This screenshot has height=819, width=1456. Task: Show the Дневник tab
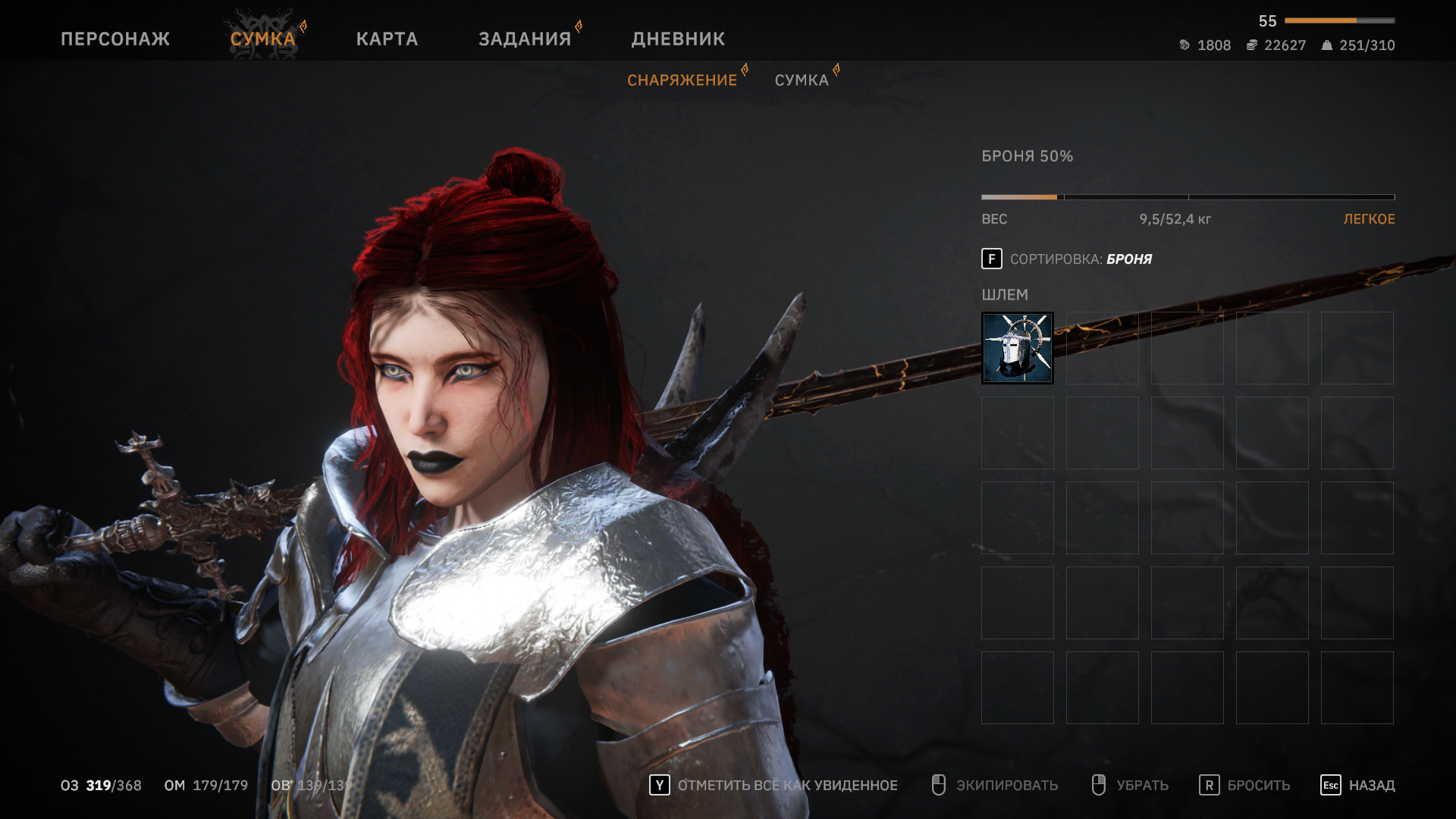[678, 39]
